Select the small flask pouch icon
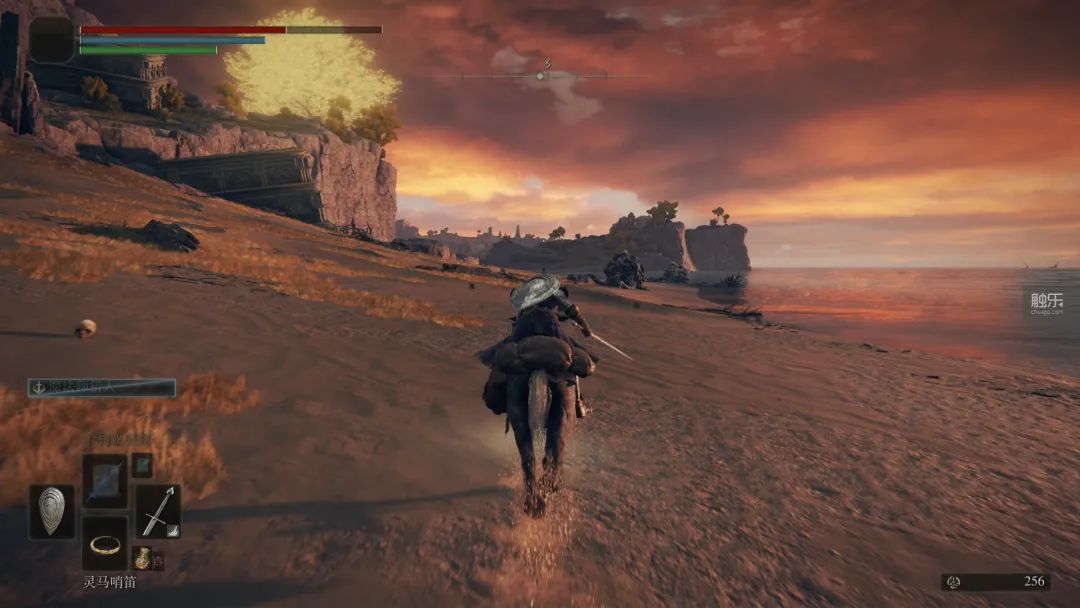This screenshot has width=1080, height=608. pos(143,558)
